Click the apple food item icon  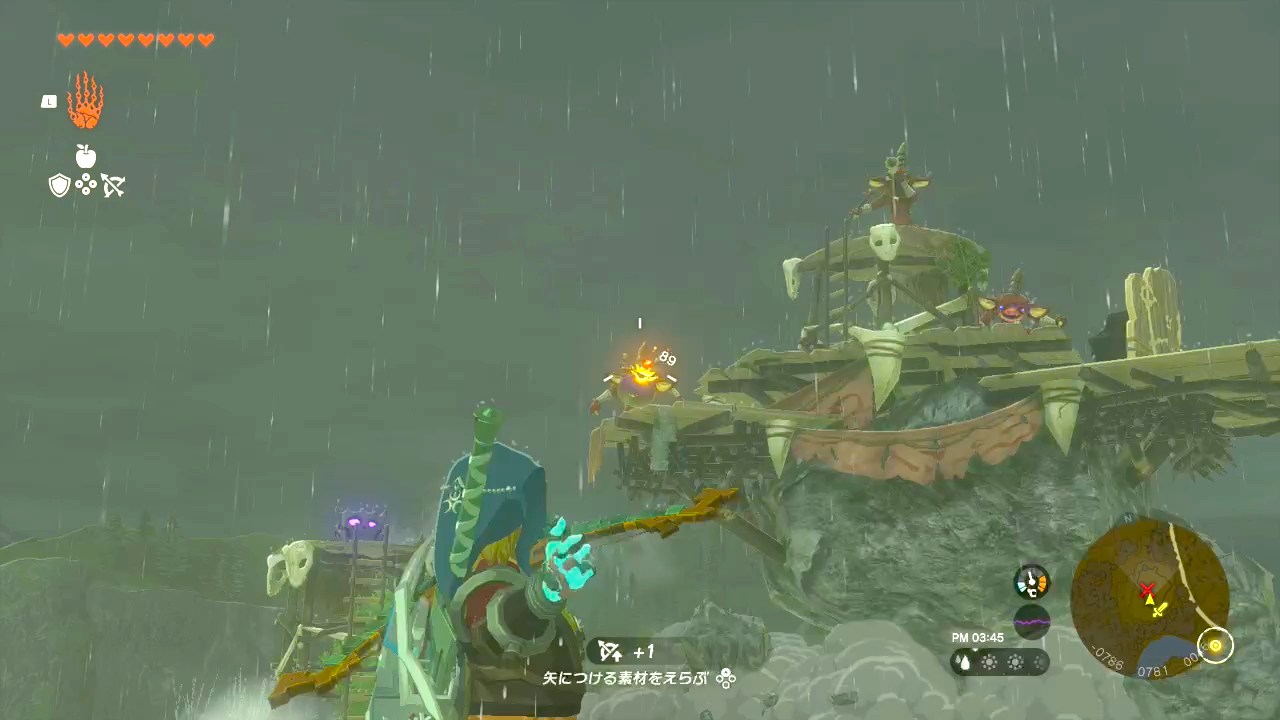86,157
